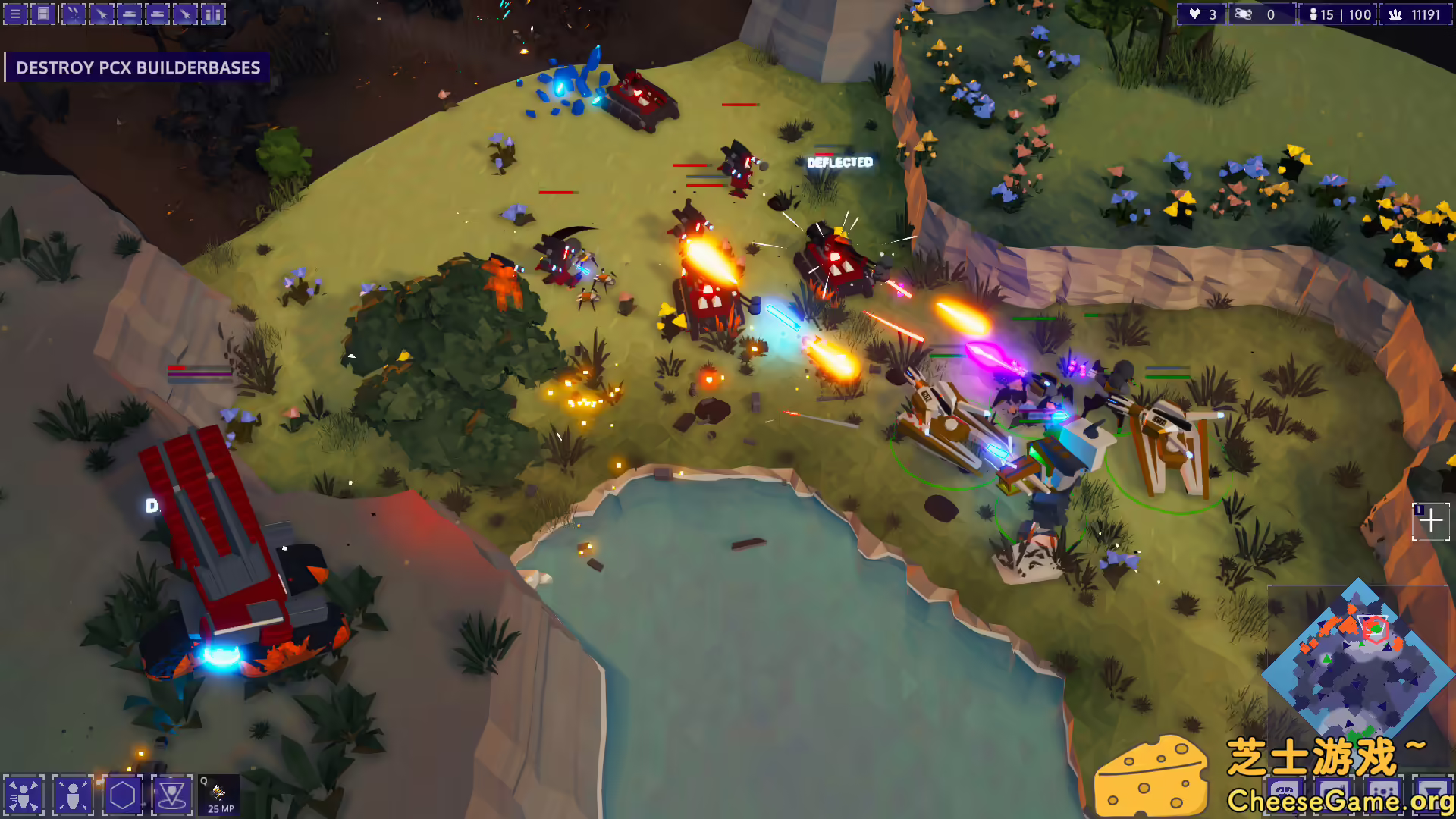This screenshot has height=819, width=1456.
Task: Click on the diamond-shaped minimap
Action: point(1357,660)
